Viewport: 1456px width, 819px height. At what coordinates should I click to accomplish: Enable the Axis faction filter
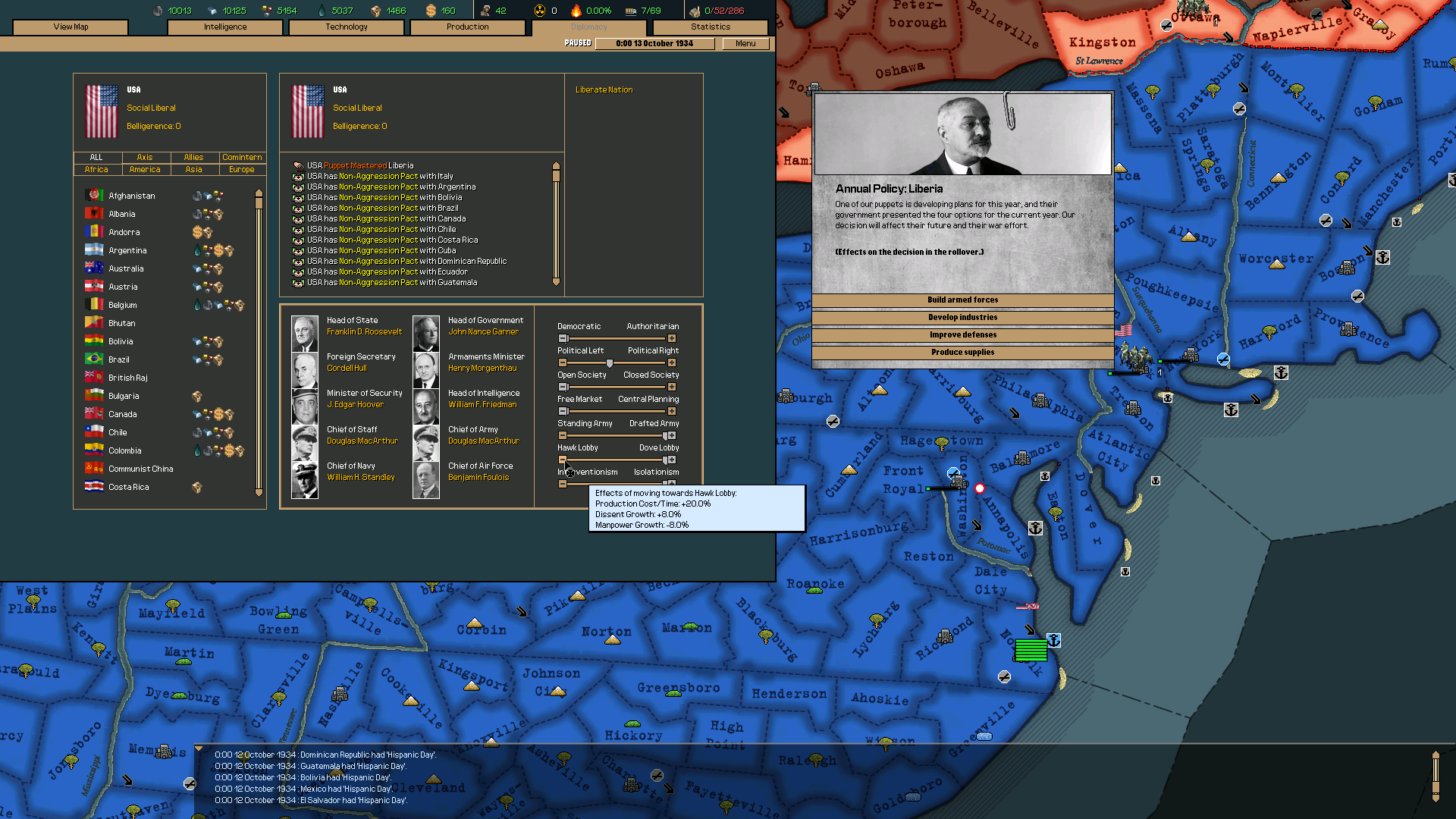(146, 157)
